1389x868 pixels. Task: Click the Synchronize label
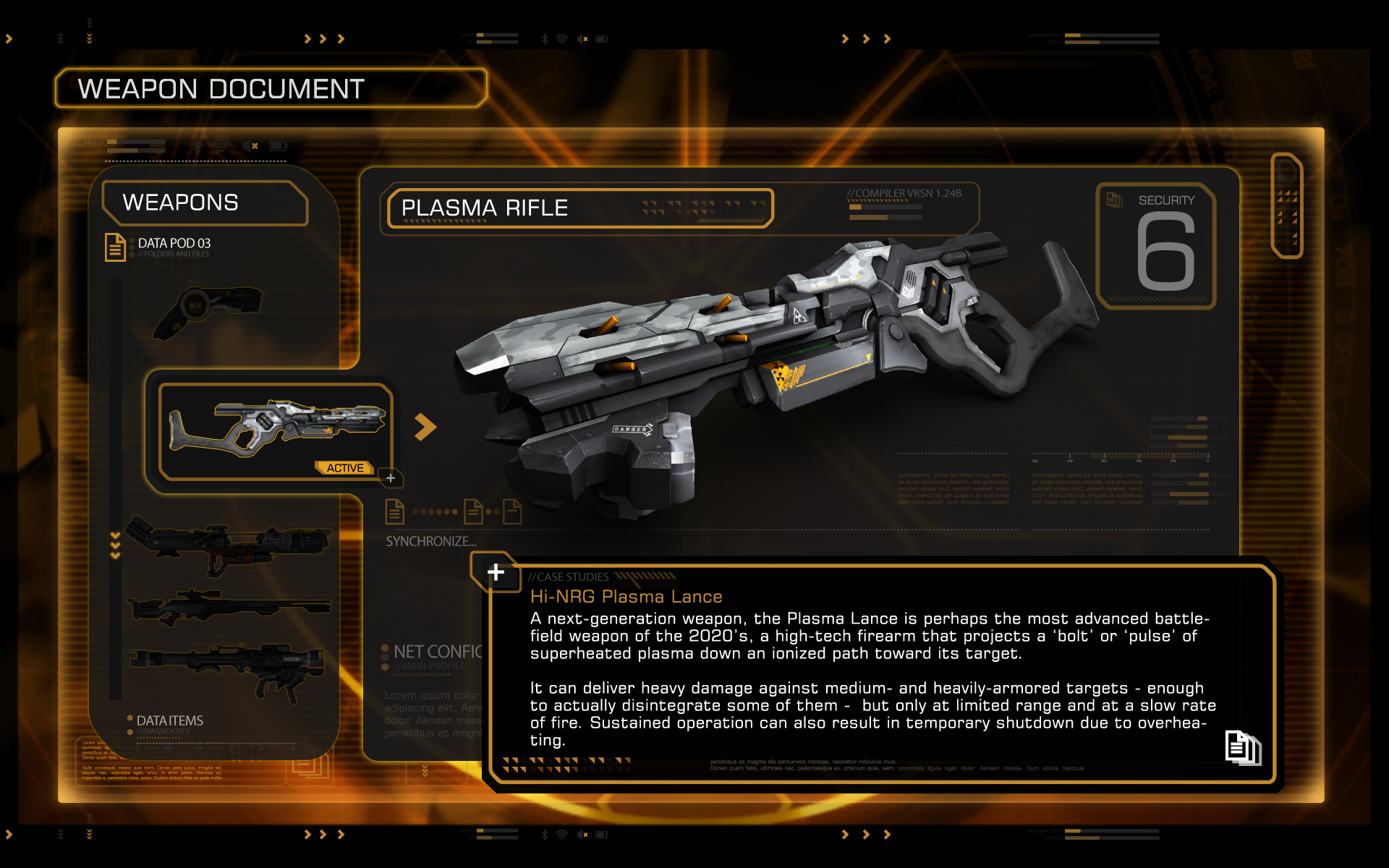(x=430, y=541)
